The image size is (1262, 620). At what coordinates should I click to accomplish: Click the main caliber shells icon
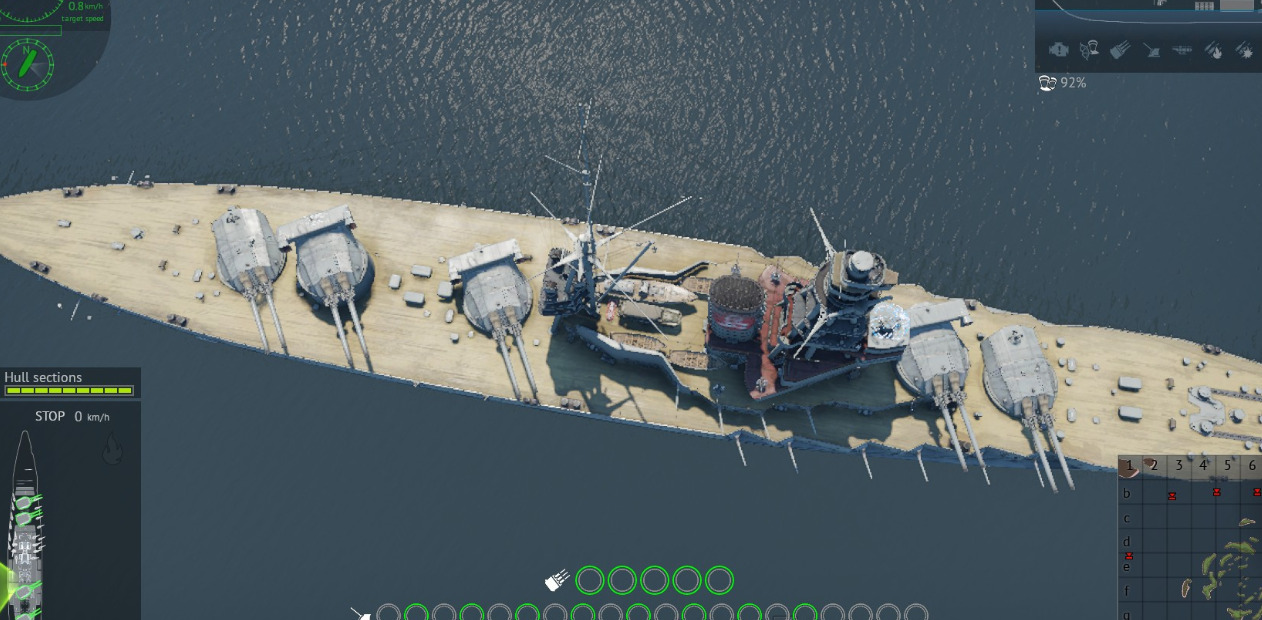click(557, 579)
